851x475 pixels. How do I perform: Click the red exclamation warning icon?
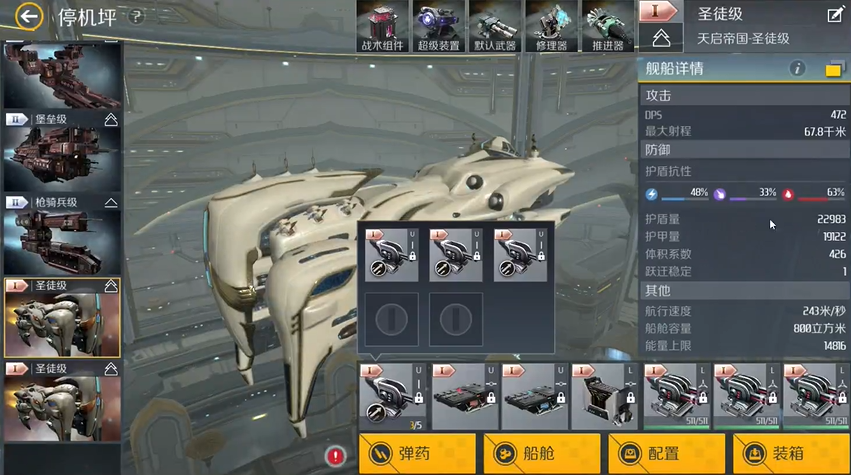pyautogui.click(x=336, y=455)
